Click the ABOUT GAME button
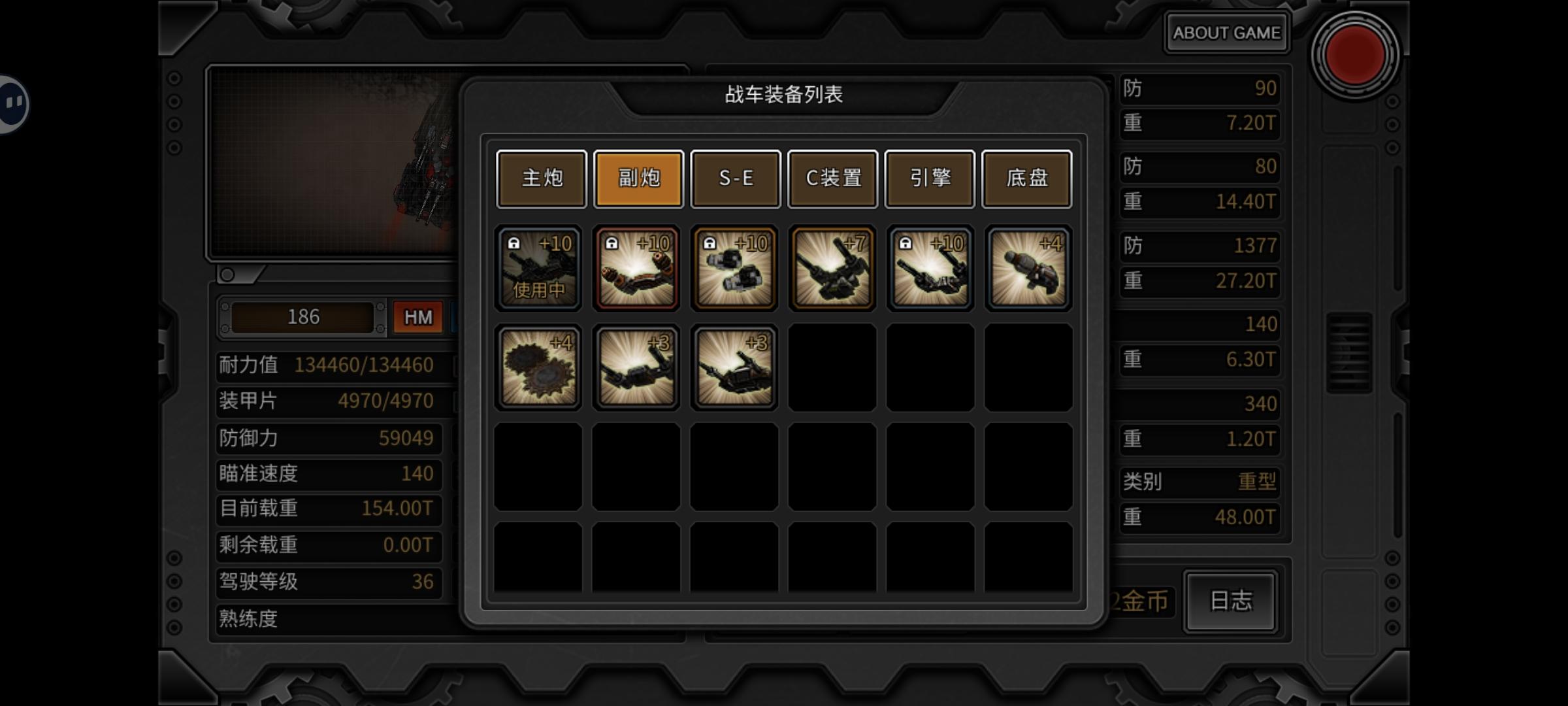1568x706 pixels. 1226,31
